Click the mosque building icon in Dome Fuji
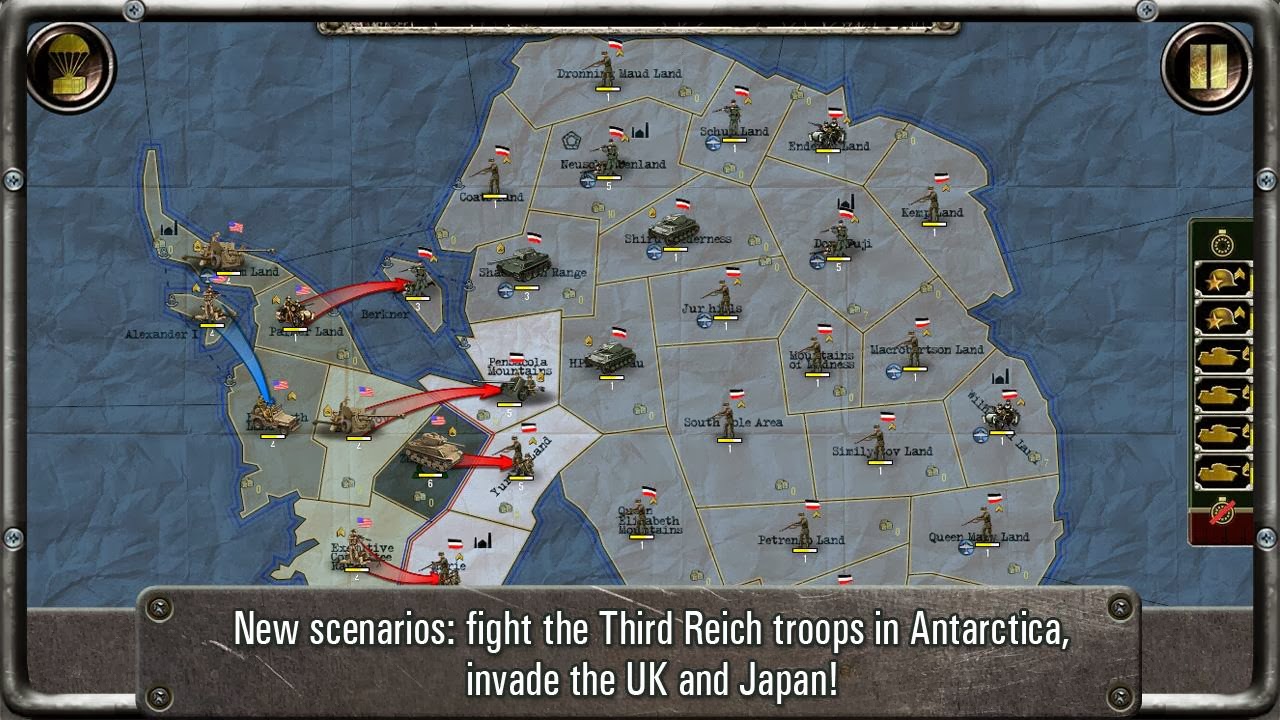1280x720 pixels. click(845, 203)
